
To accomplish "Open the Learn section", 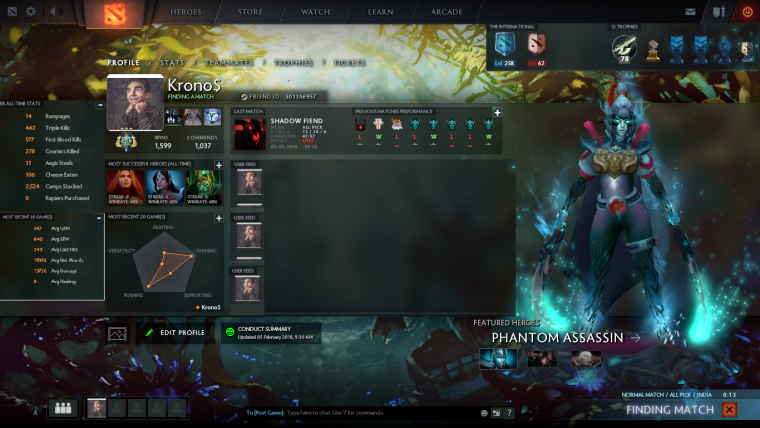I will (380, 13).
